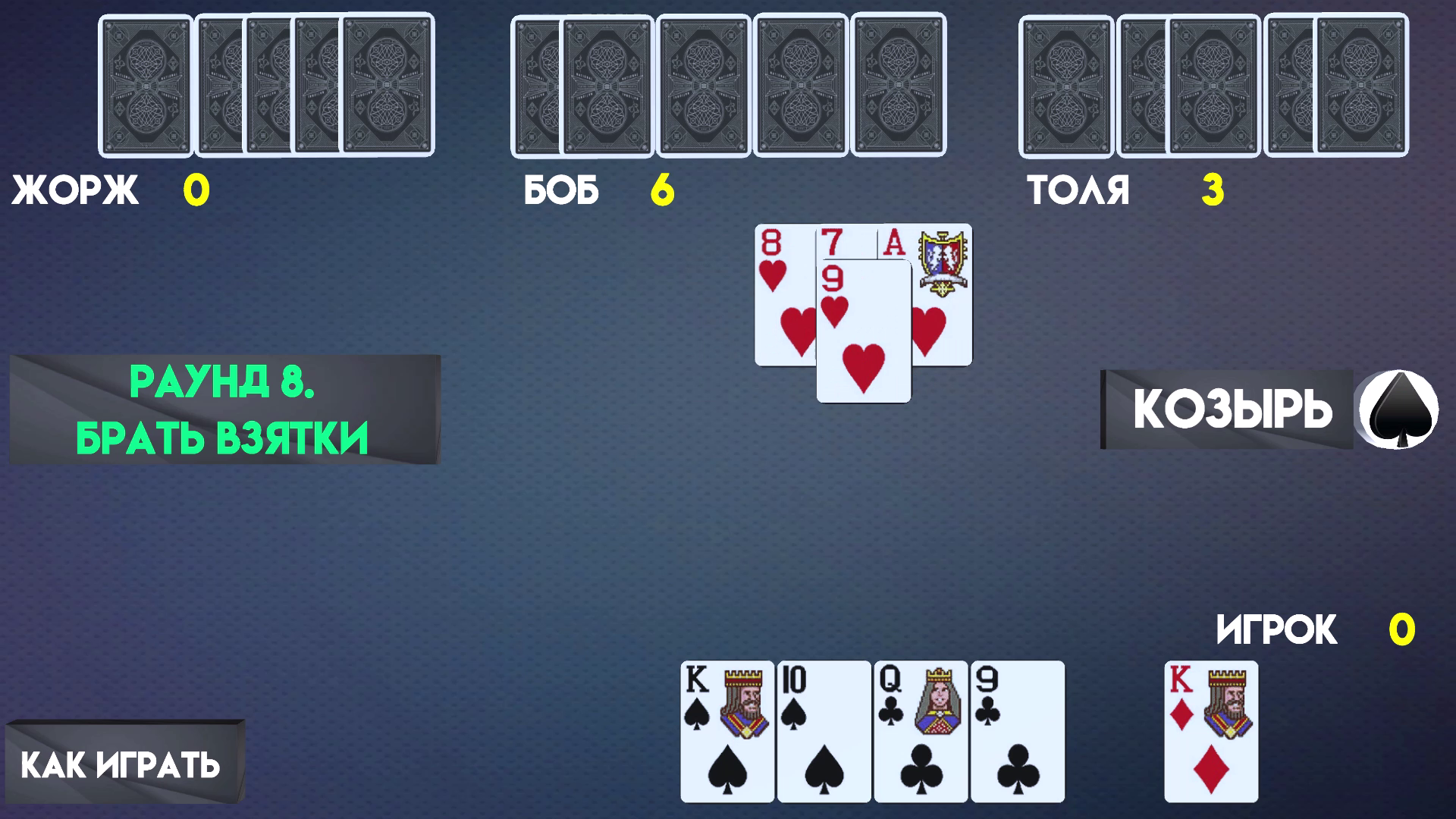Click БОБ's rightmost card back
This screenshot has width=1456, height=819.
coord(899,83)
